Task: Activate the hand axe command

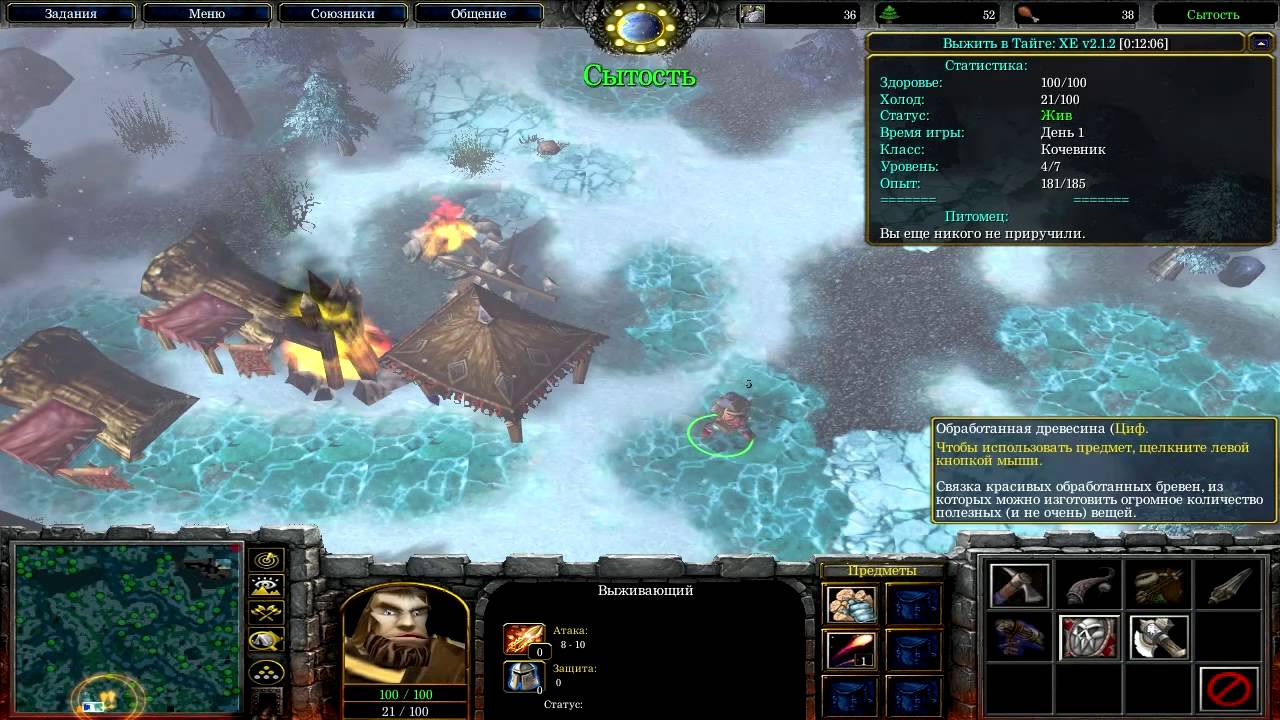Action: click(1019, 586)
